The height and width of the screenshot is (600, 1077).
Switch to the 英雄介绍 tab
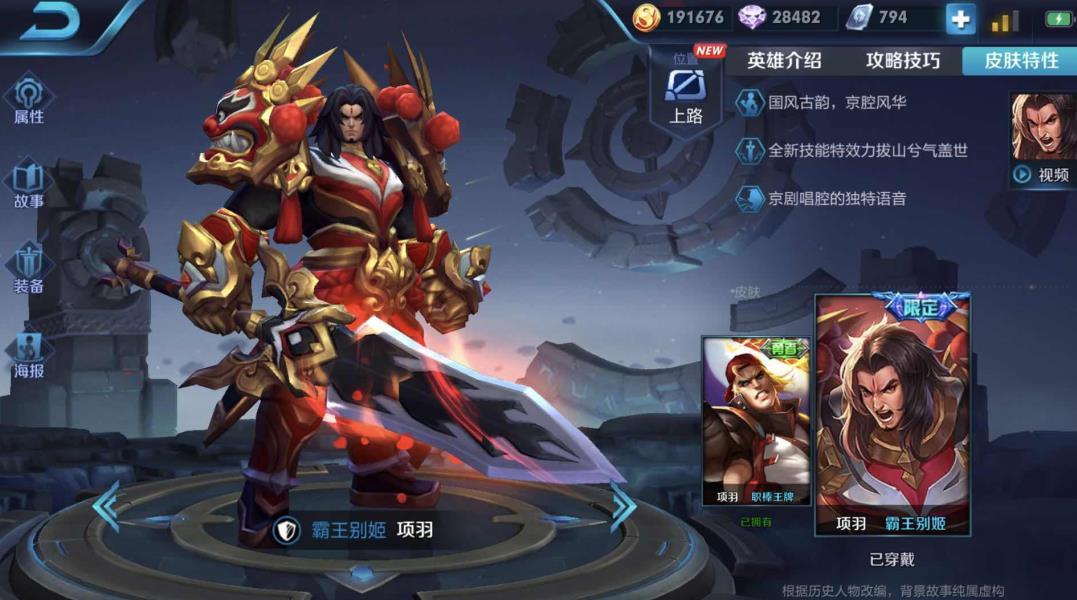tap(784, 60)
